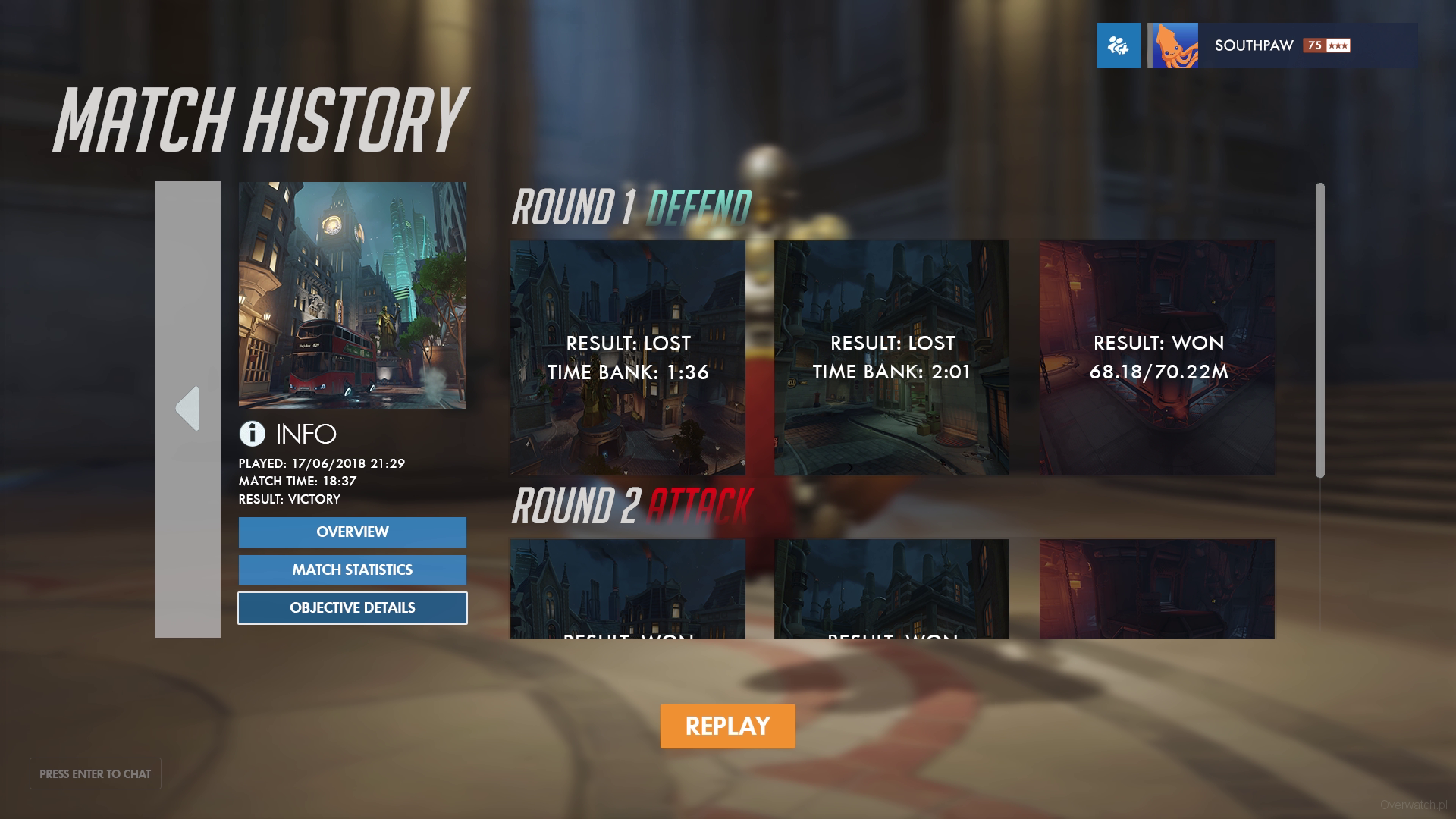Open the social group icon button
Viewport: 1456px width, 819px height.
tap(1118, 45)
